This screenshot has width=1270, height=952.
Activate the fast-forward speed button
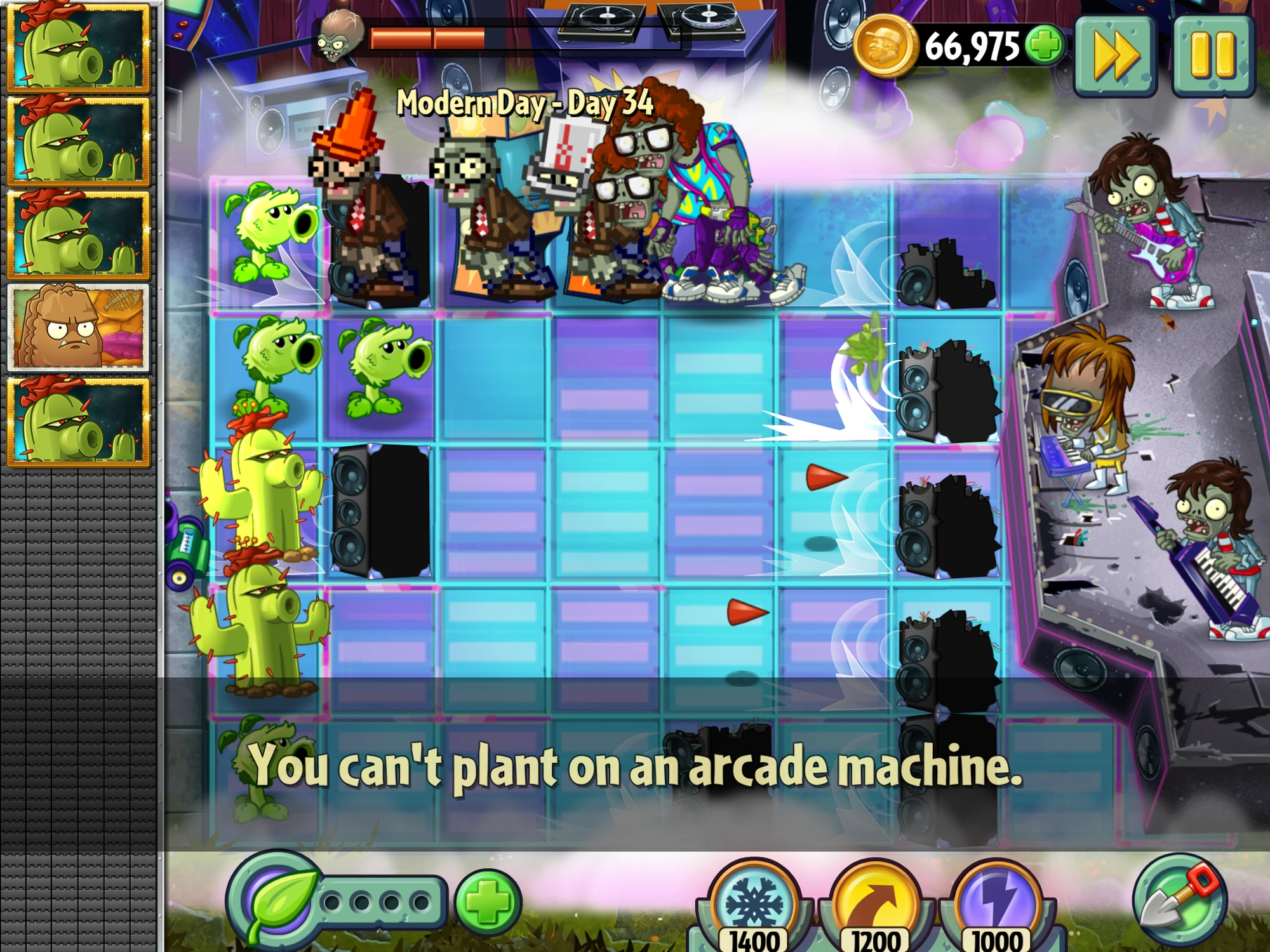pos(1116,57)
